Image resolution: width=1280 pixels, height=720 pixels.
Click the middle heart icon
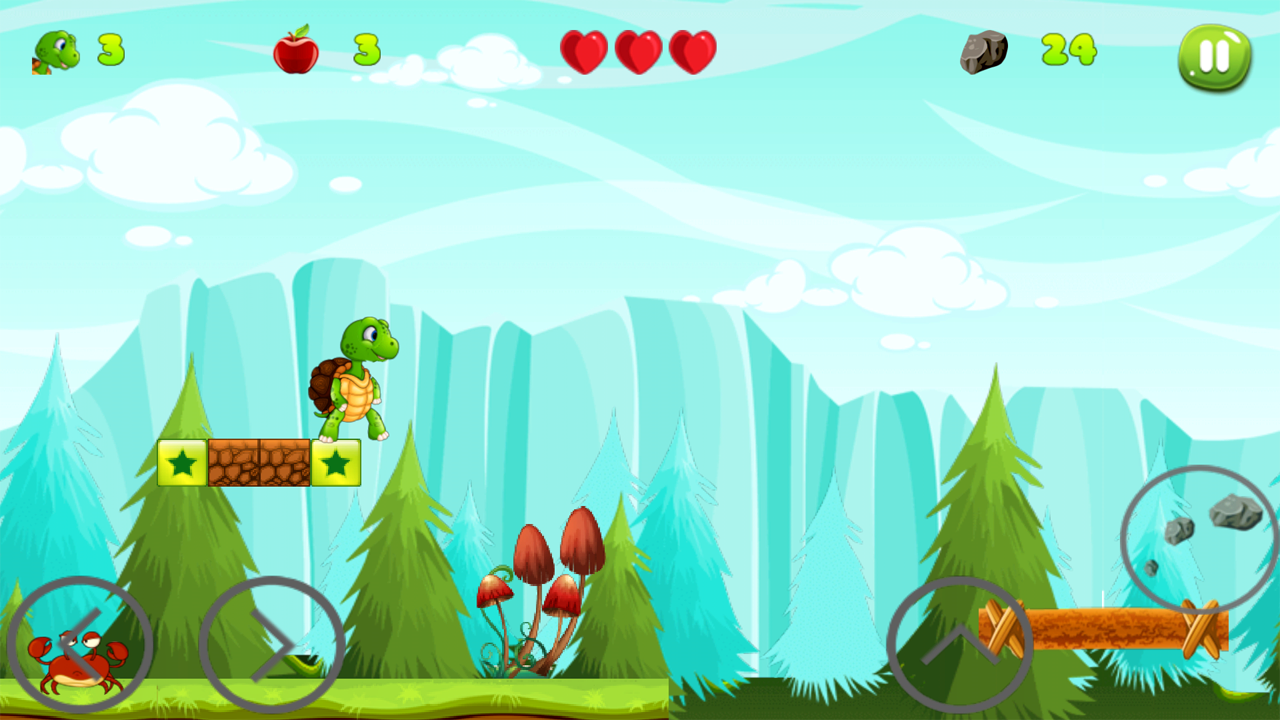(640, 50)
